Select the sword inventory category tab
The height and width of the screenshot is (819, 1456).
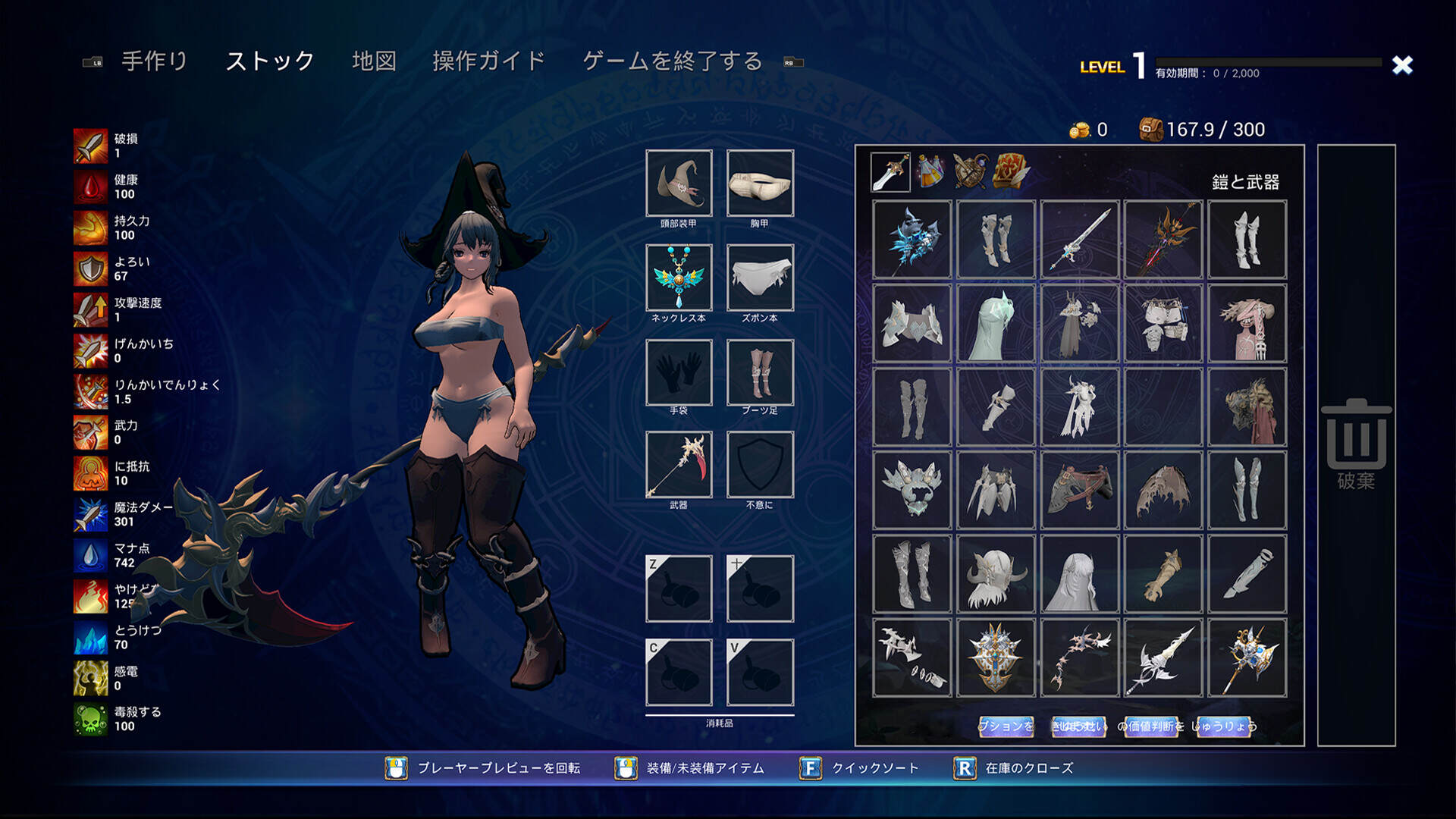[891, 173]
